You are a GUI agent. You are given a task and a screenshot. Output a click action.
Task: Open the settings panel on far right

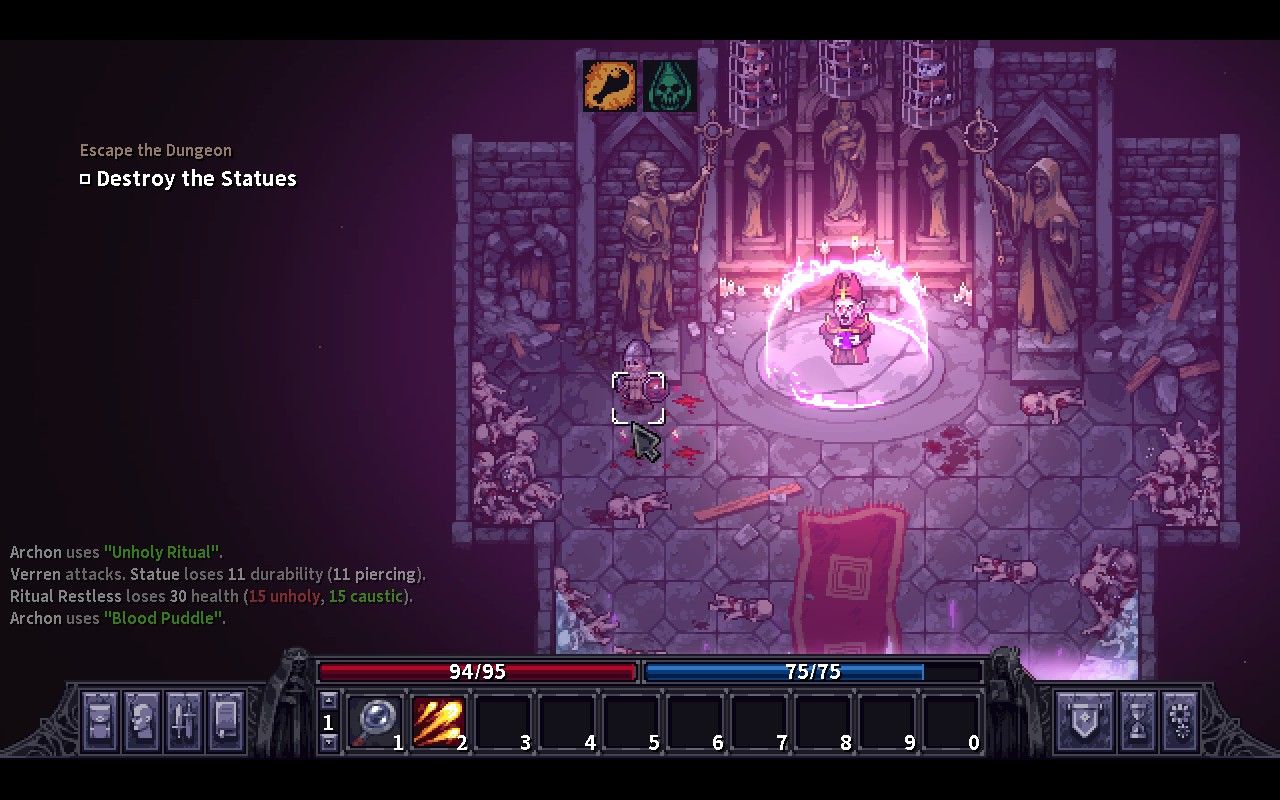click(x=1182, y=722)
